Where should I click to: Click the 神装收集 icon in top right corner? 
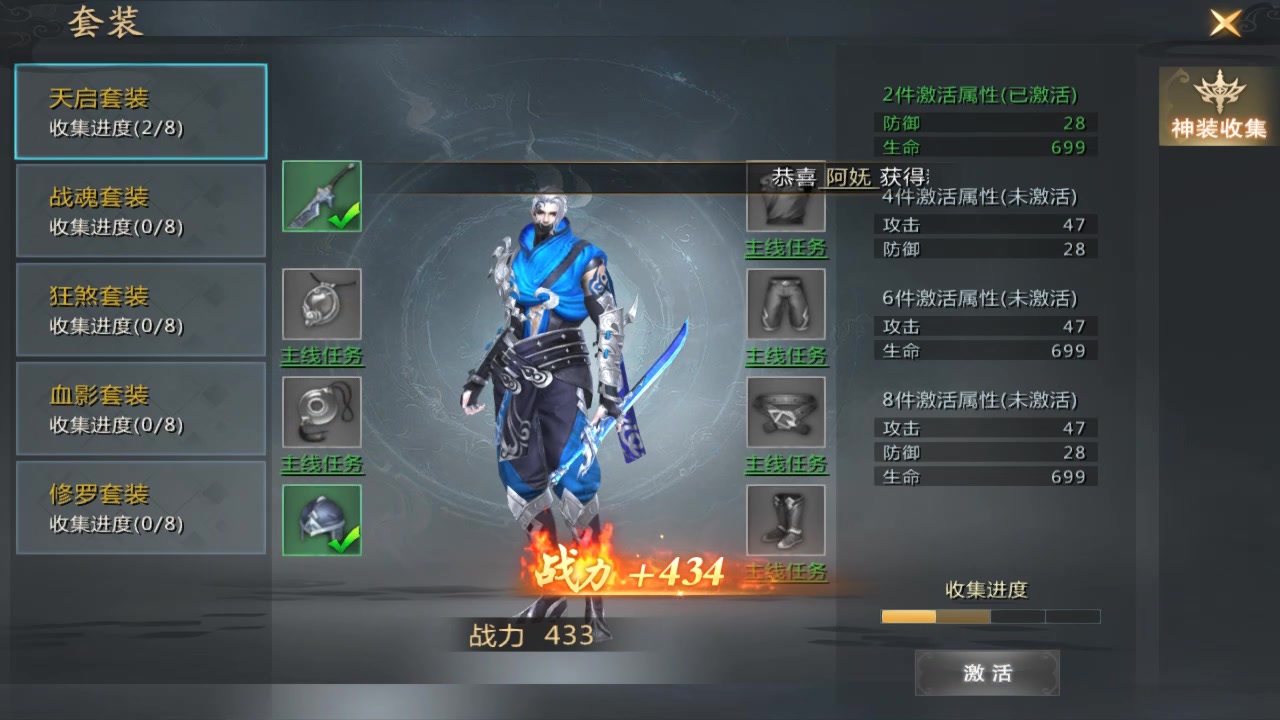pyautogui.click(x=1216, y=105)
